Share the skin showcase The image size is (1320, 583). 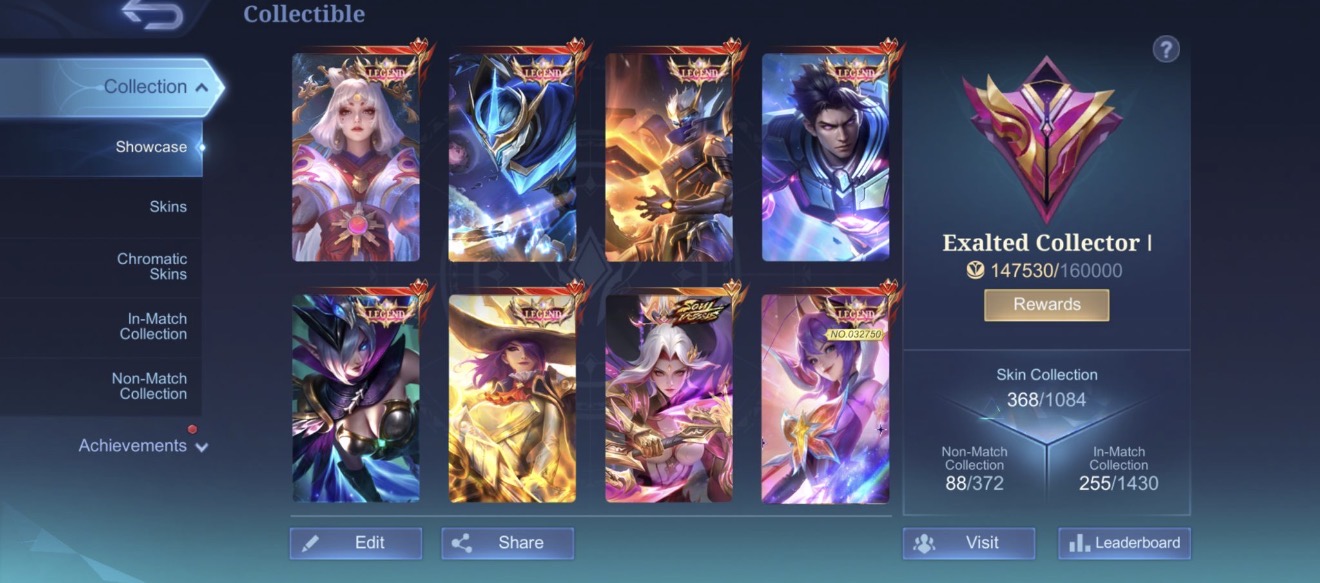507,543
